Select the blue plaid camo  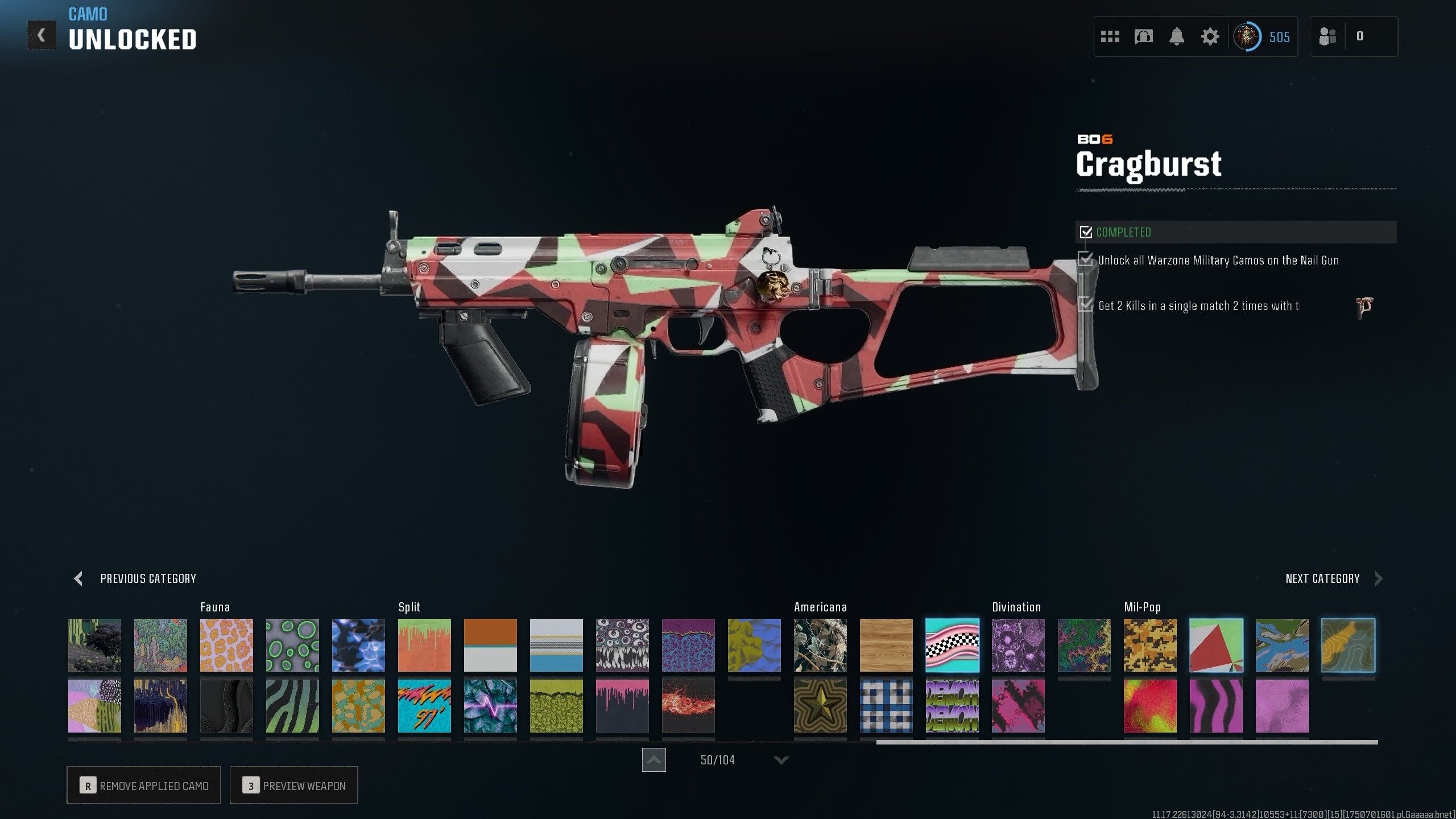point(886,706)
